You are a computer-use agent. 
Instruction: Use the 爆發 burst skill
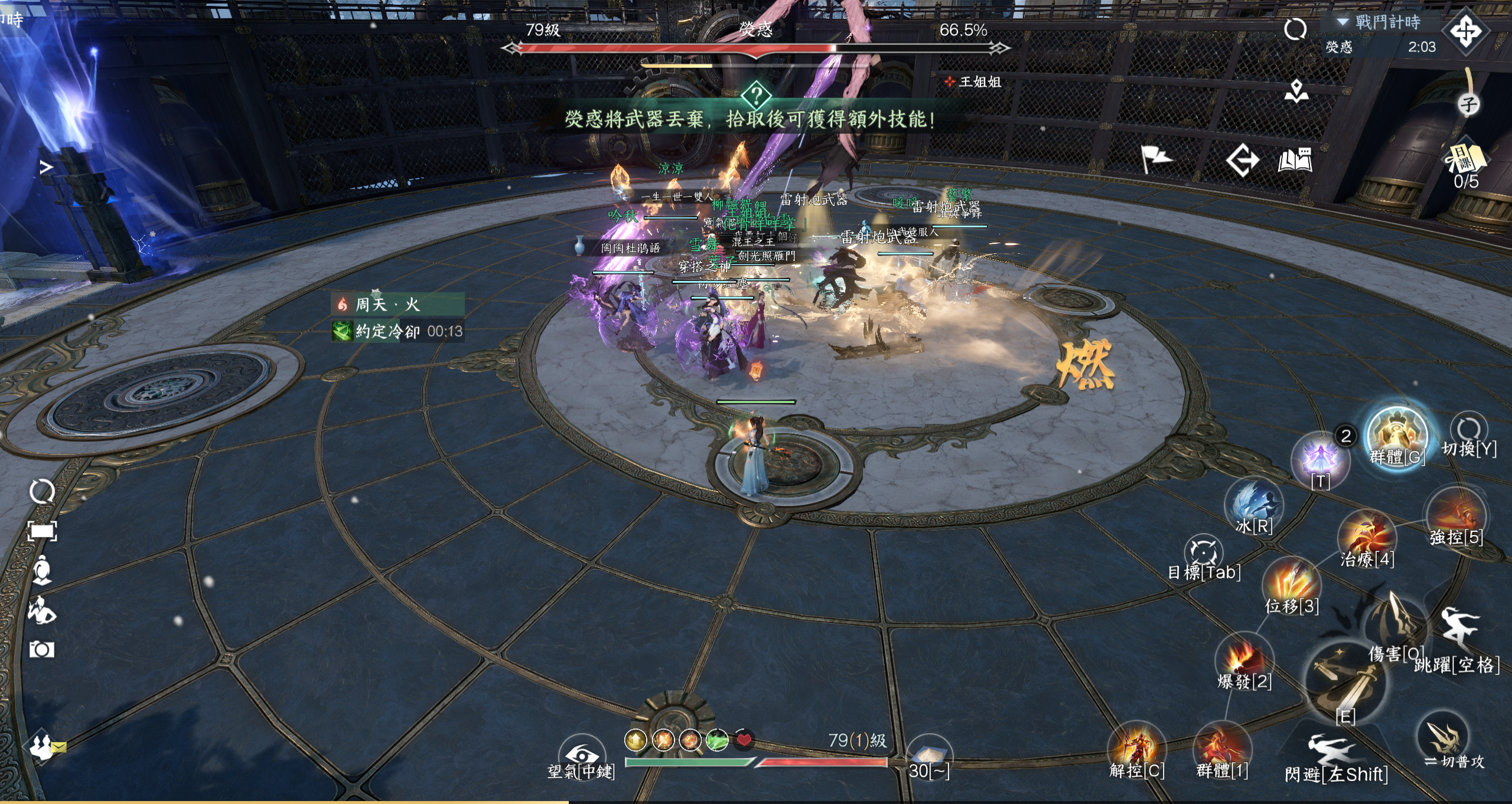click(1243, 660)
